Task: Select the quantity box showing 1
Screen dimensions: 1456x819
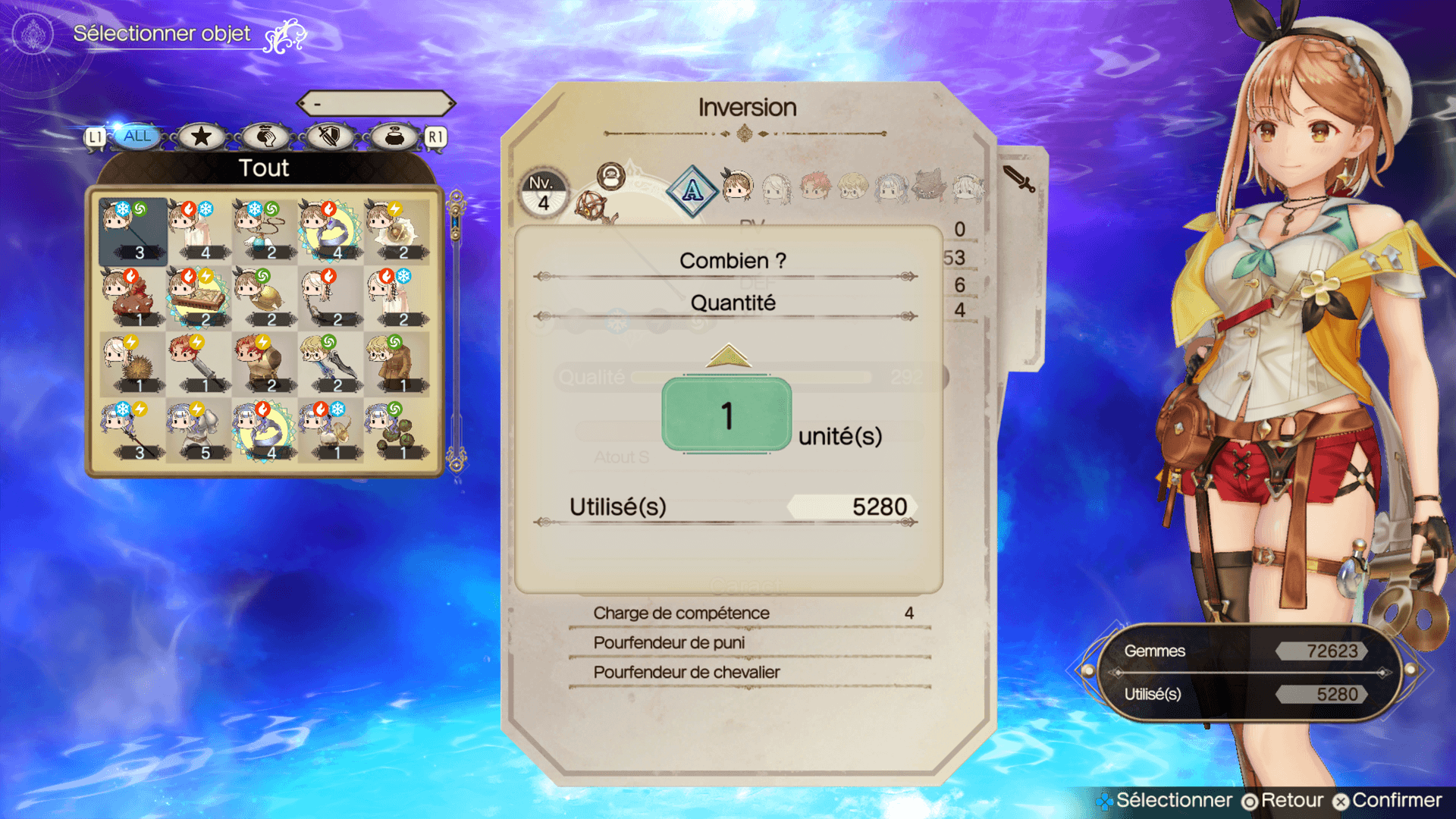Action: (x=726, y=415)
